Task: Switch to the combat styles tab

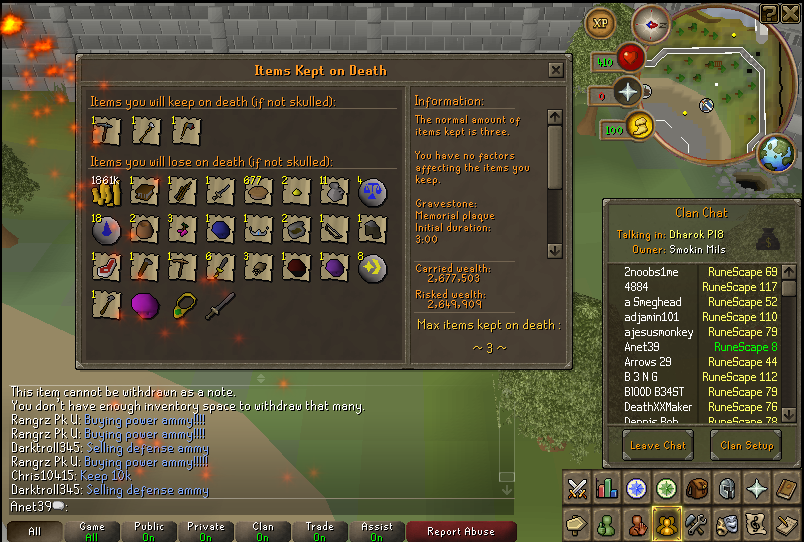Action: click(577, 488)
